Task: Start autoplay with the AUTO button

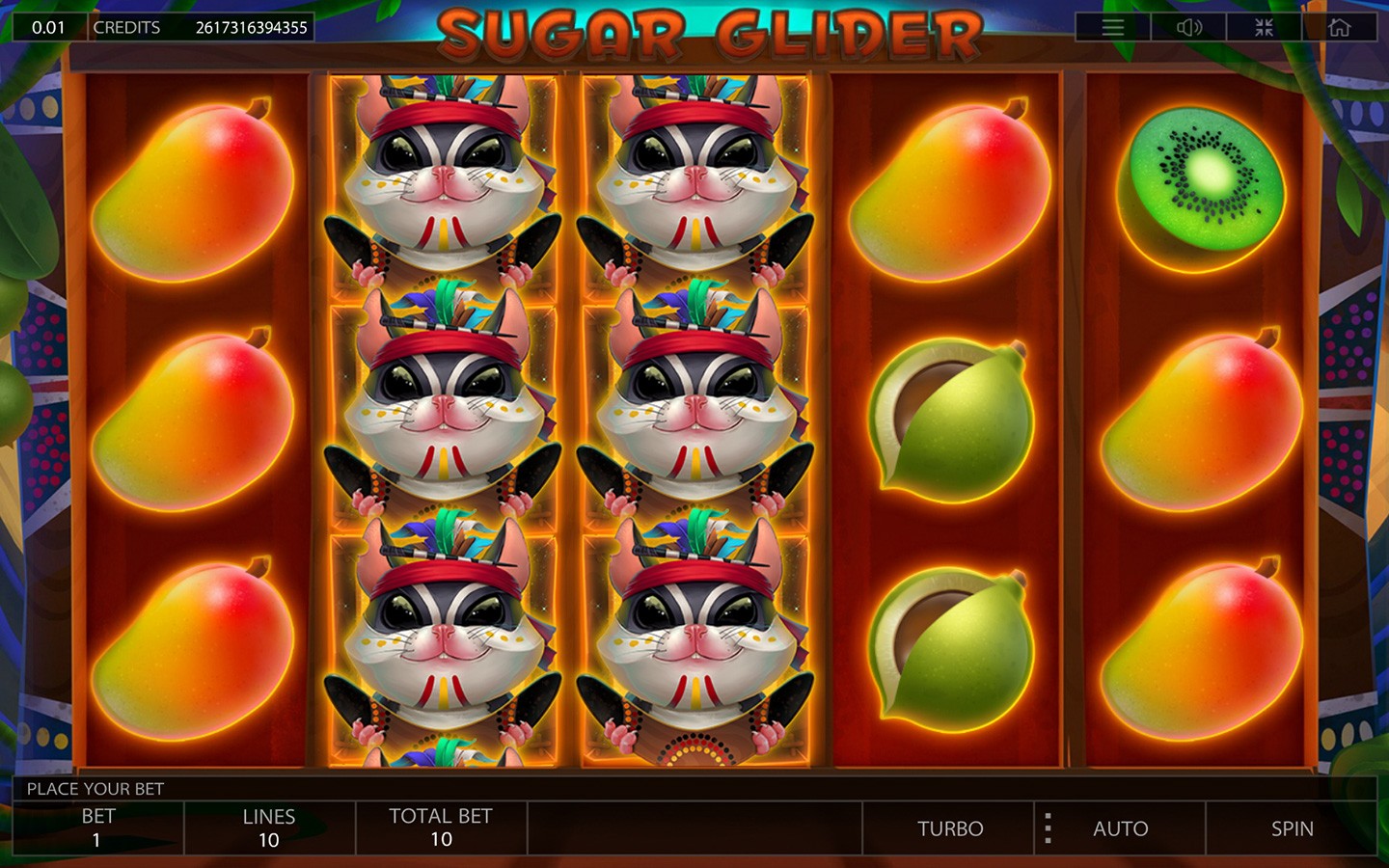Action: coord(1120,828)
